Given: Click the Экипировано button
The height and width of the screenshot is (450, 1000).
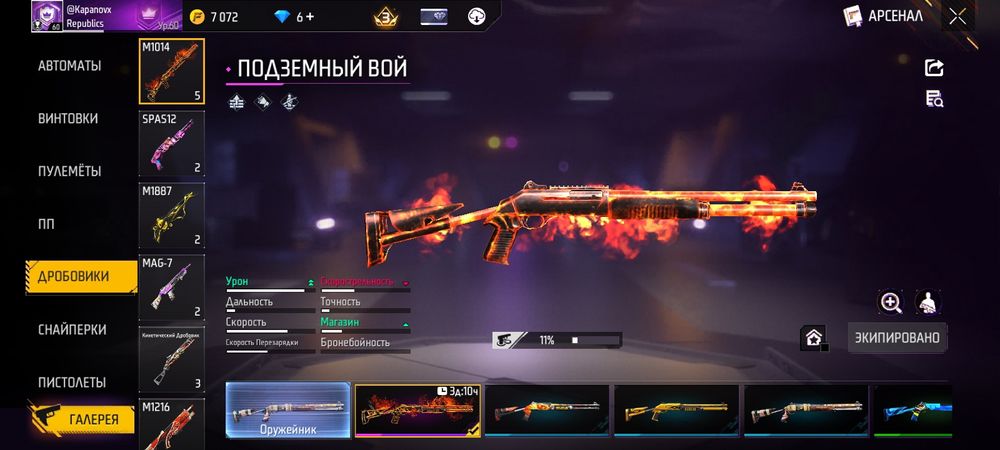Looking at the screenshot, I should 897,338.
